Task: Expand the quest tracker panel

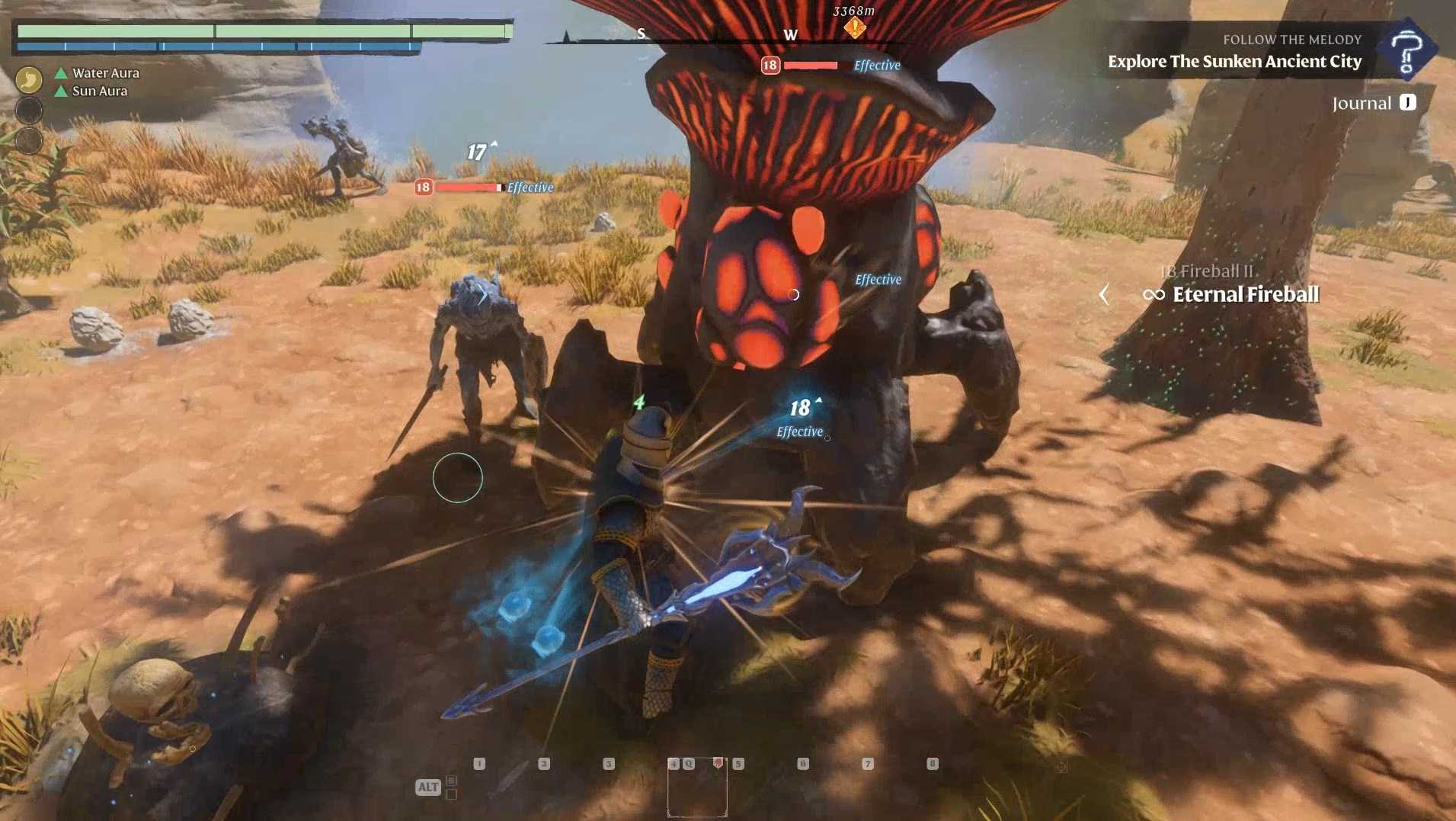Action: point(1410,50)
